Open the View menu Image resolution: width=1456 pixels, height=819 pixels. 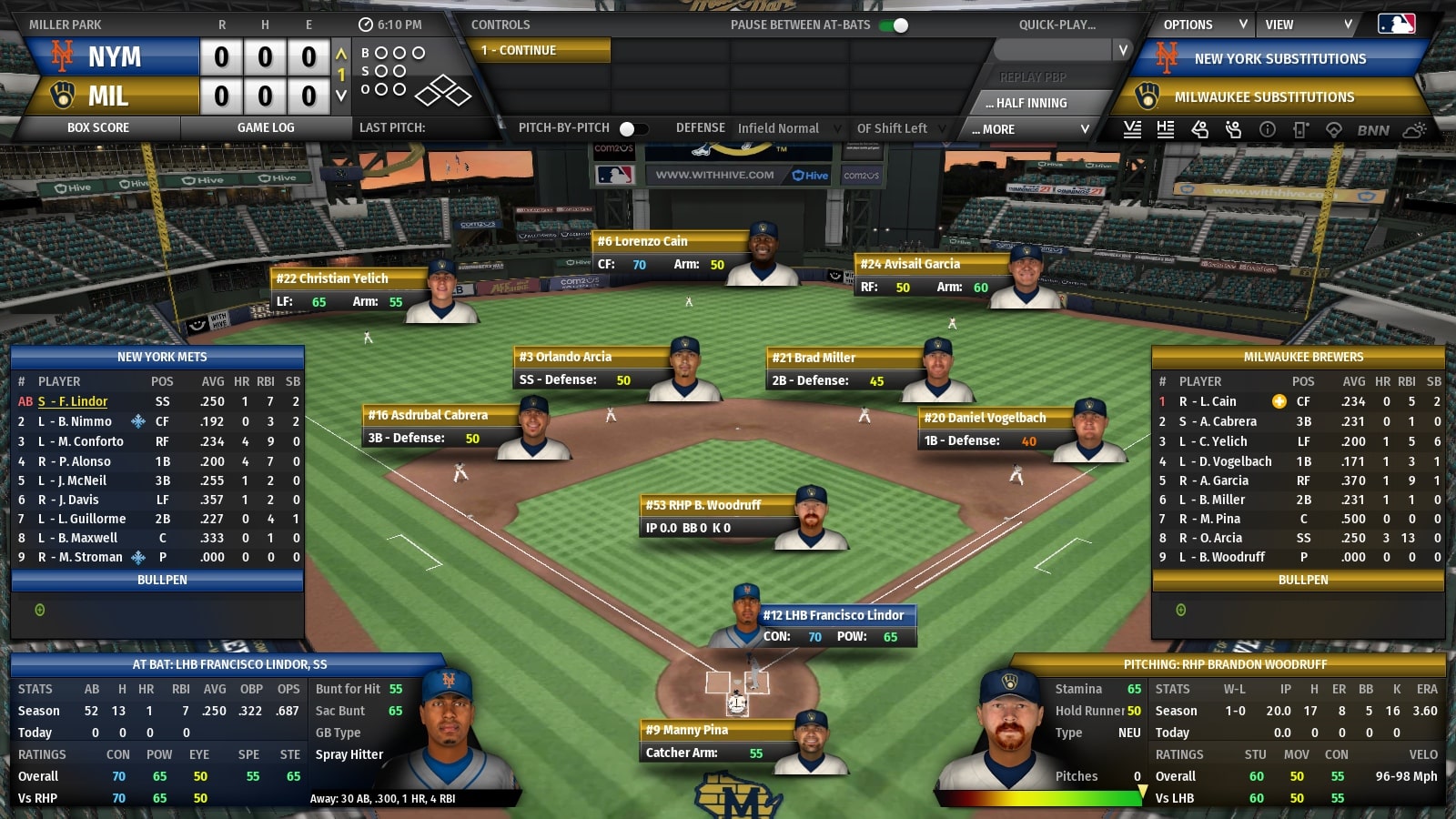click(x=1307, y=25)
